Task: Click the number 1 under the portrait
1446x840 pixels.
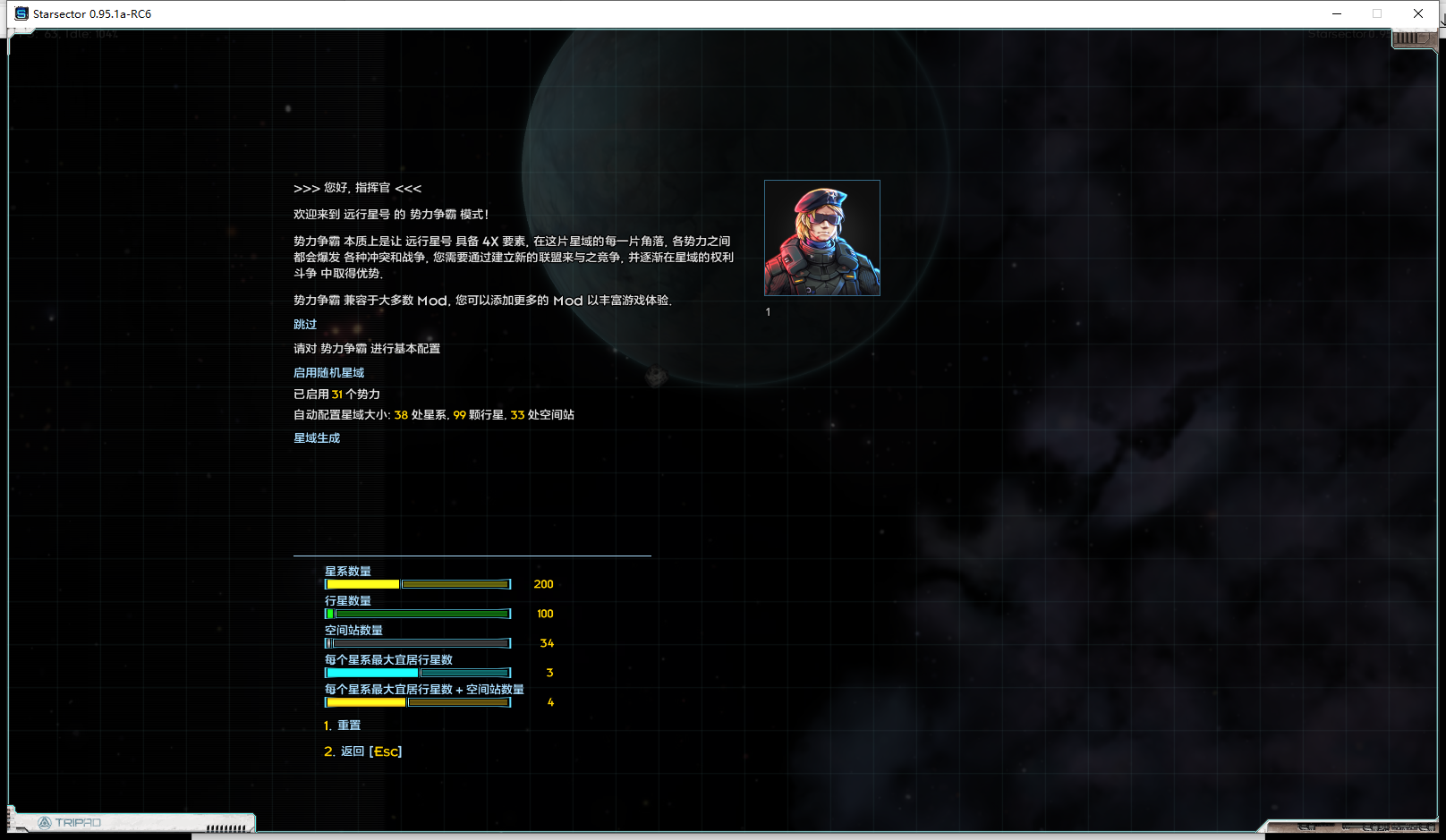Action: (x=768, y=311)
